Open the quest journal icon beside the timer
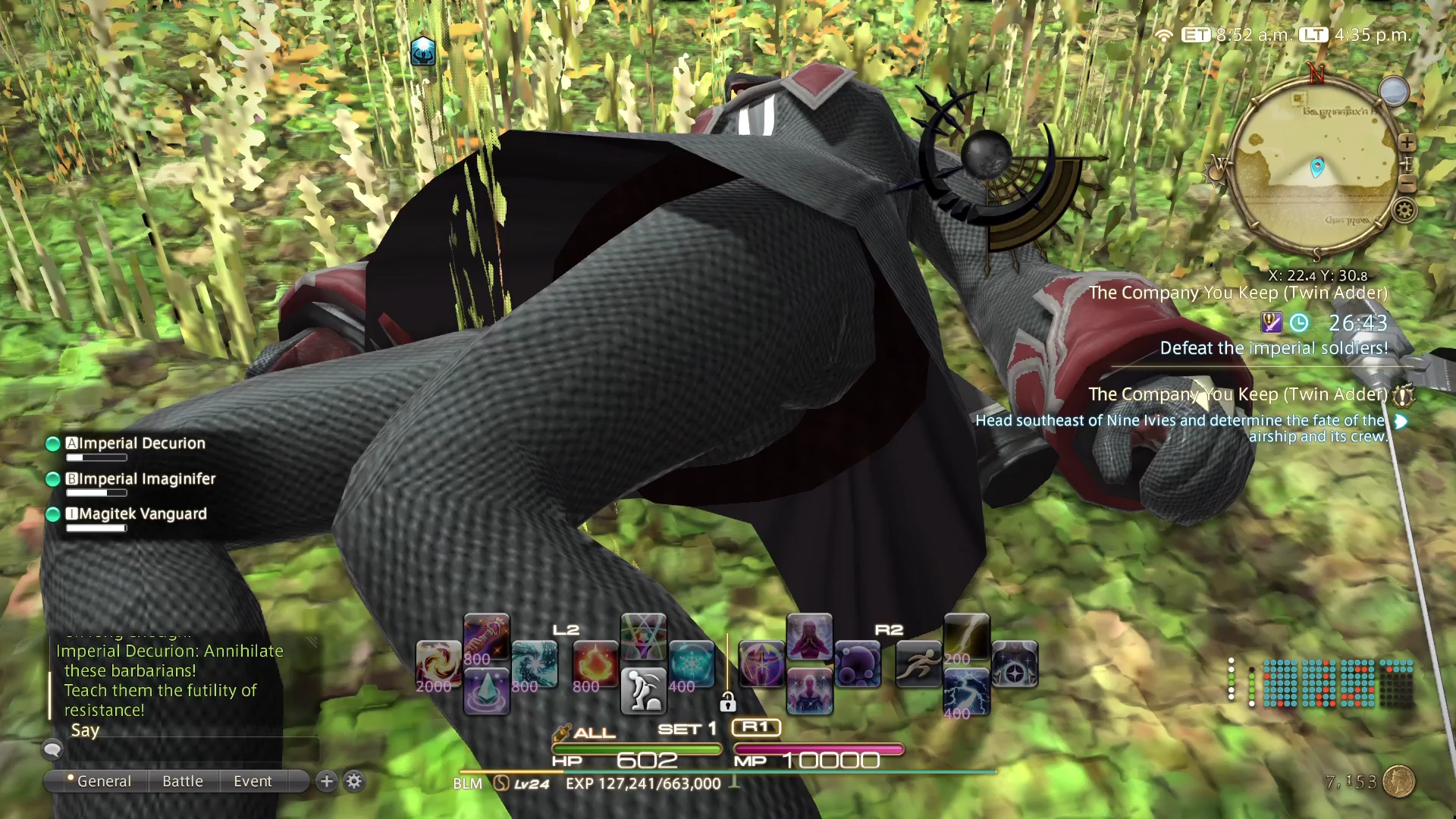Screen dimensions: 1456x819 point(1272,322)
